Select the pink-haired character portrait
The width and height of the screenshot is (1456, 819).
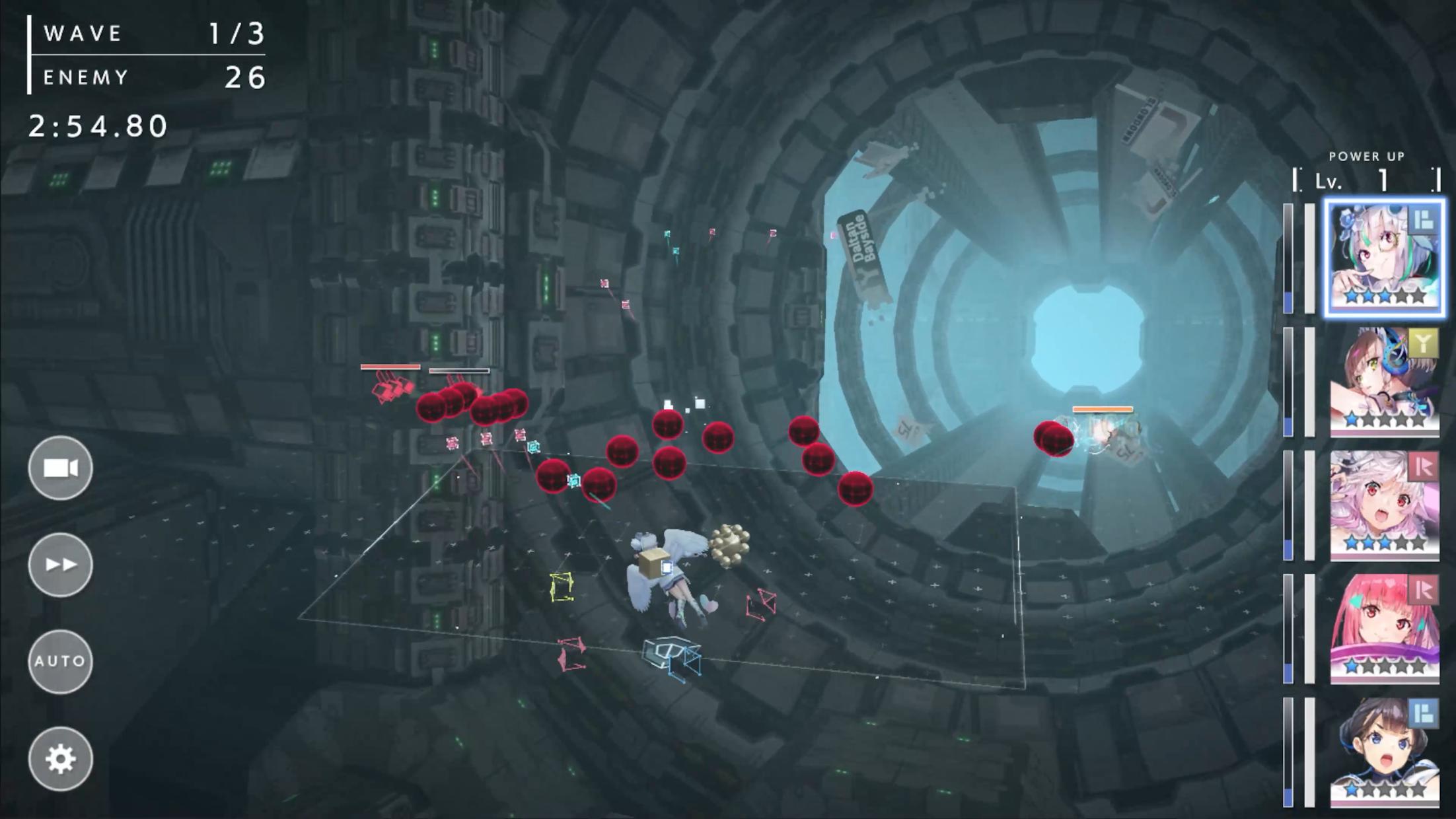1384,629
